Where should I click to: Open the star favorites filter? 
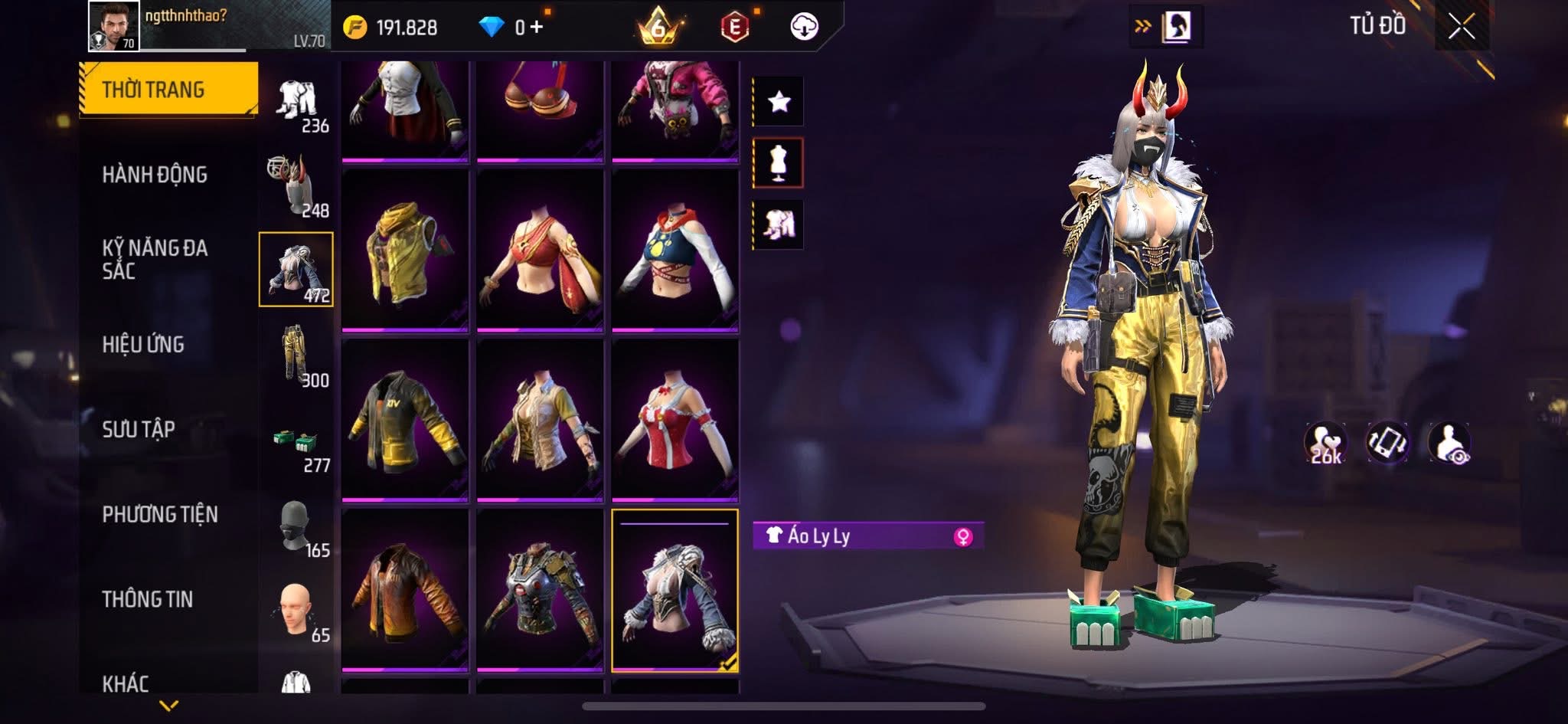[x=779, y=101]
